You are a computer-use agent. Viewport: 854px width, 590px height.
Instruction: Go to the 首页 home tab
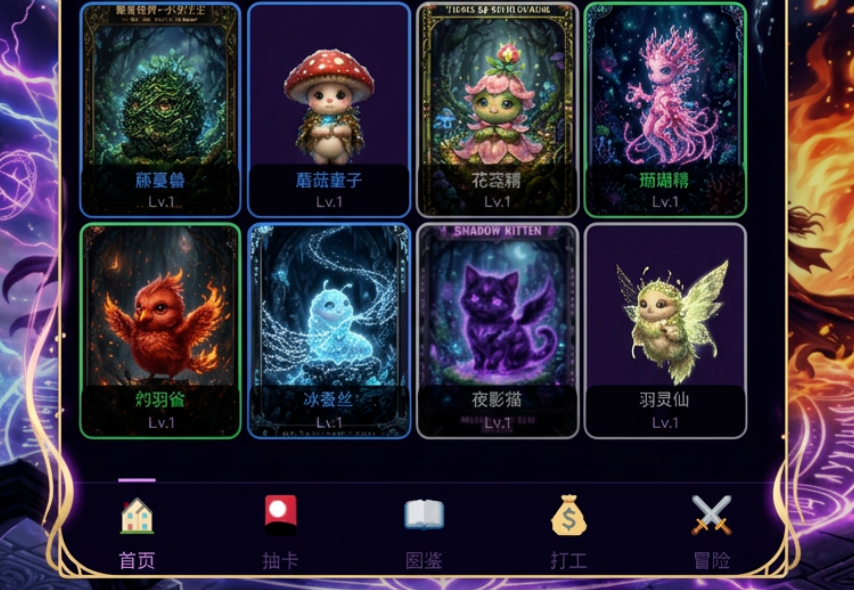(137, 533)
